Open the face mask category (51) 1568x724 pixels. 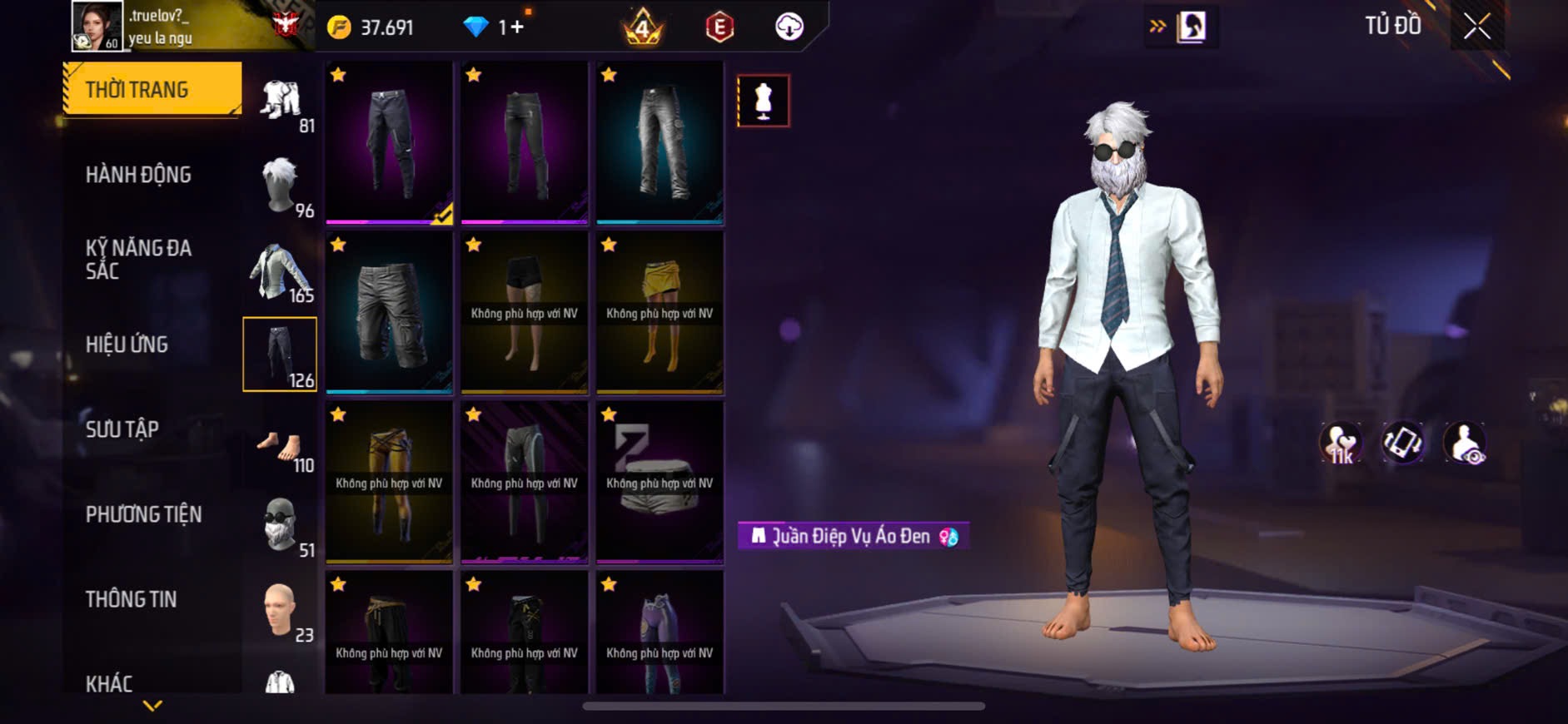pyautogui.click(x=281, y=525)
